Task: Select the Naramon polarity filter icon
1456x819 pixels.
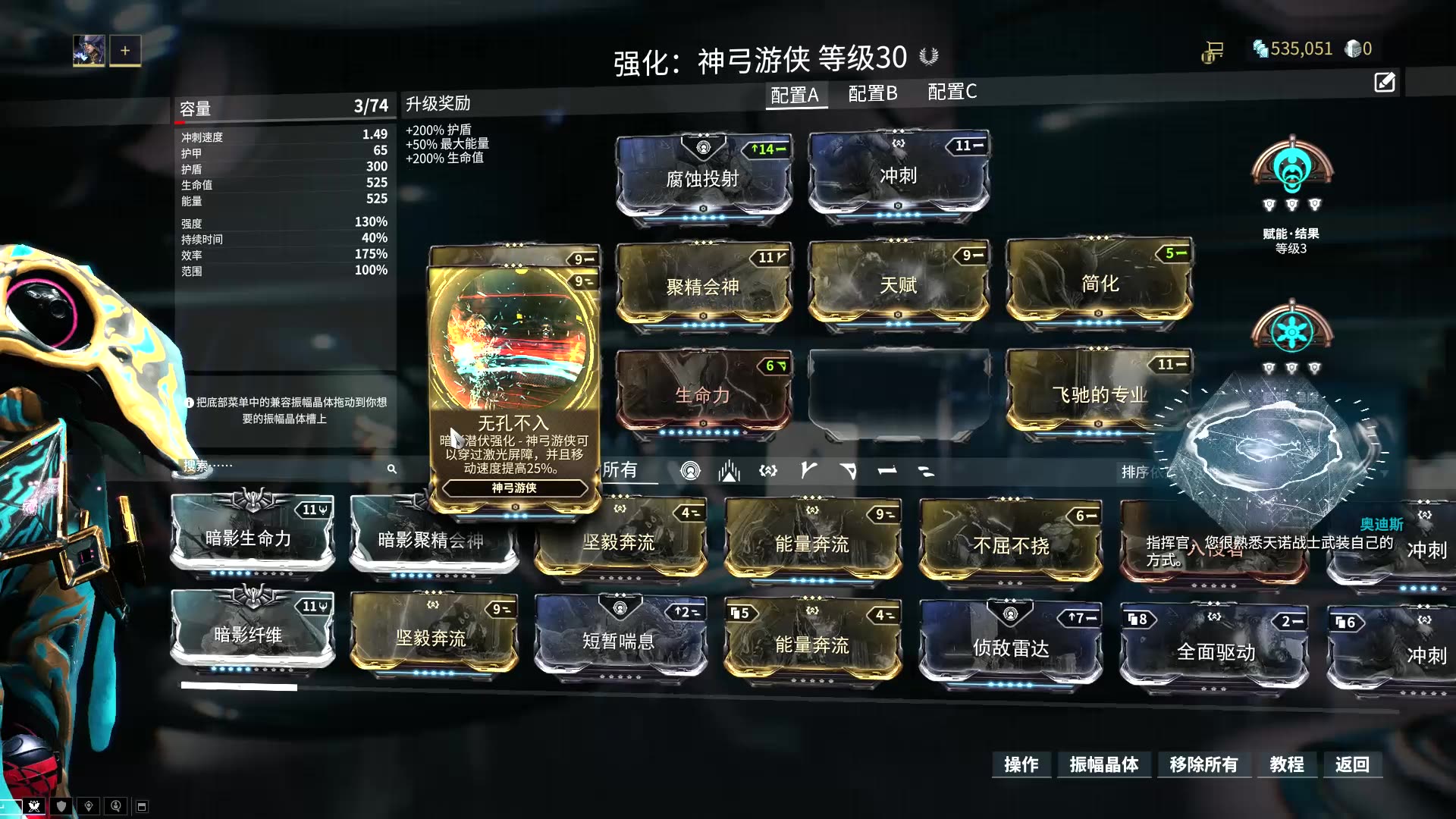Action: click(888, 471)
